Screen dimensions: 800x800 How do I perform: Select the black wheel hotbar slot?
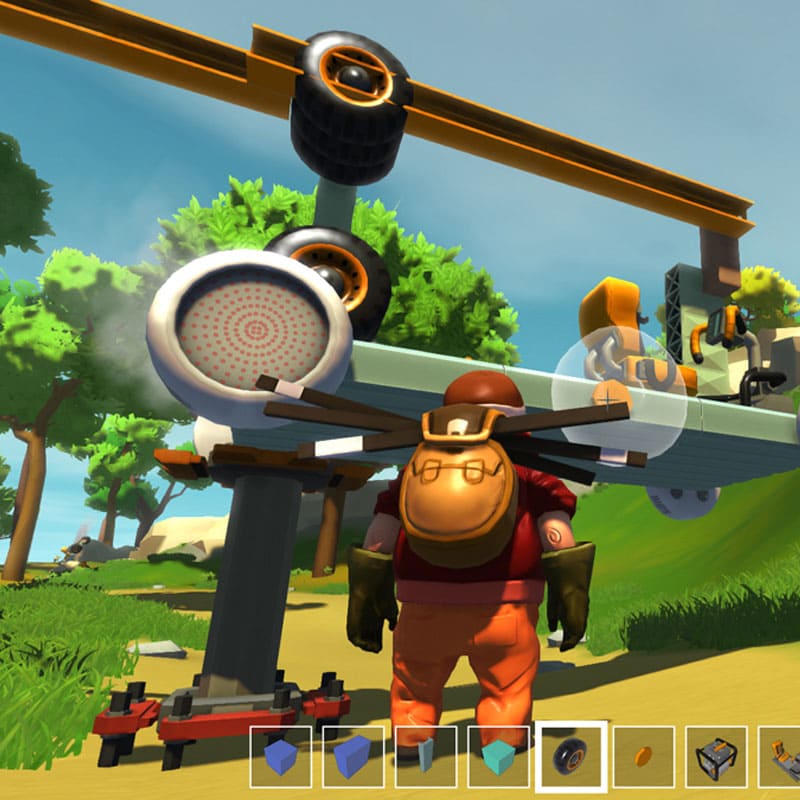571,757
